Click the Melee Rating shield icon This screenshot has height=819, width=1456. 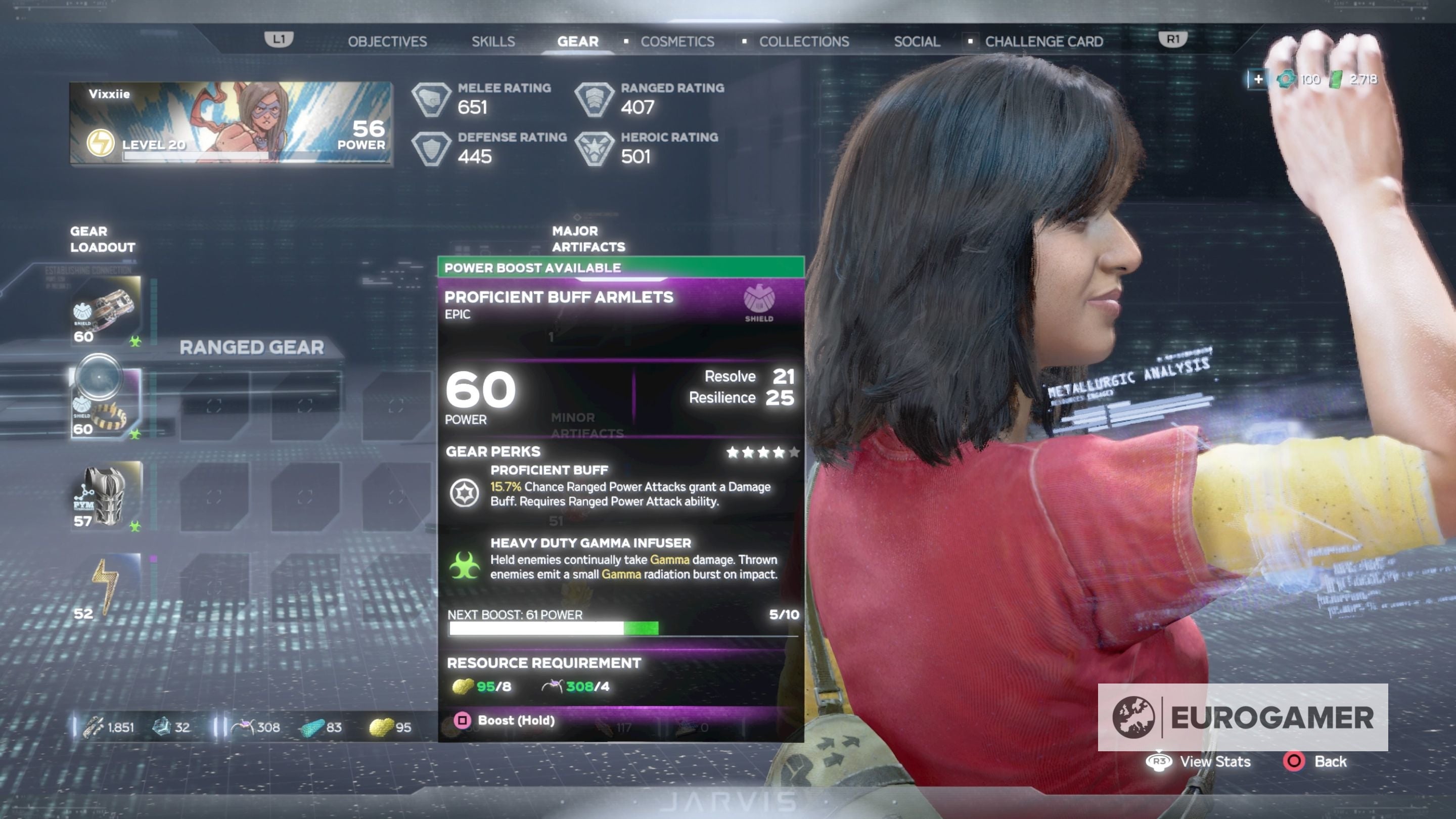432,100
